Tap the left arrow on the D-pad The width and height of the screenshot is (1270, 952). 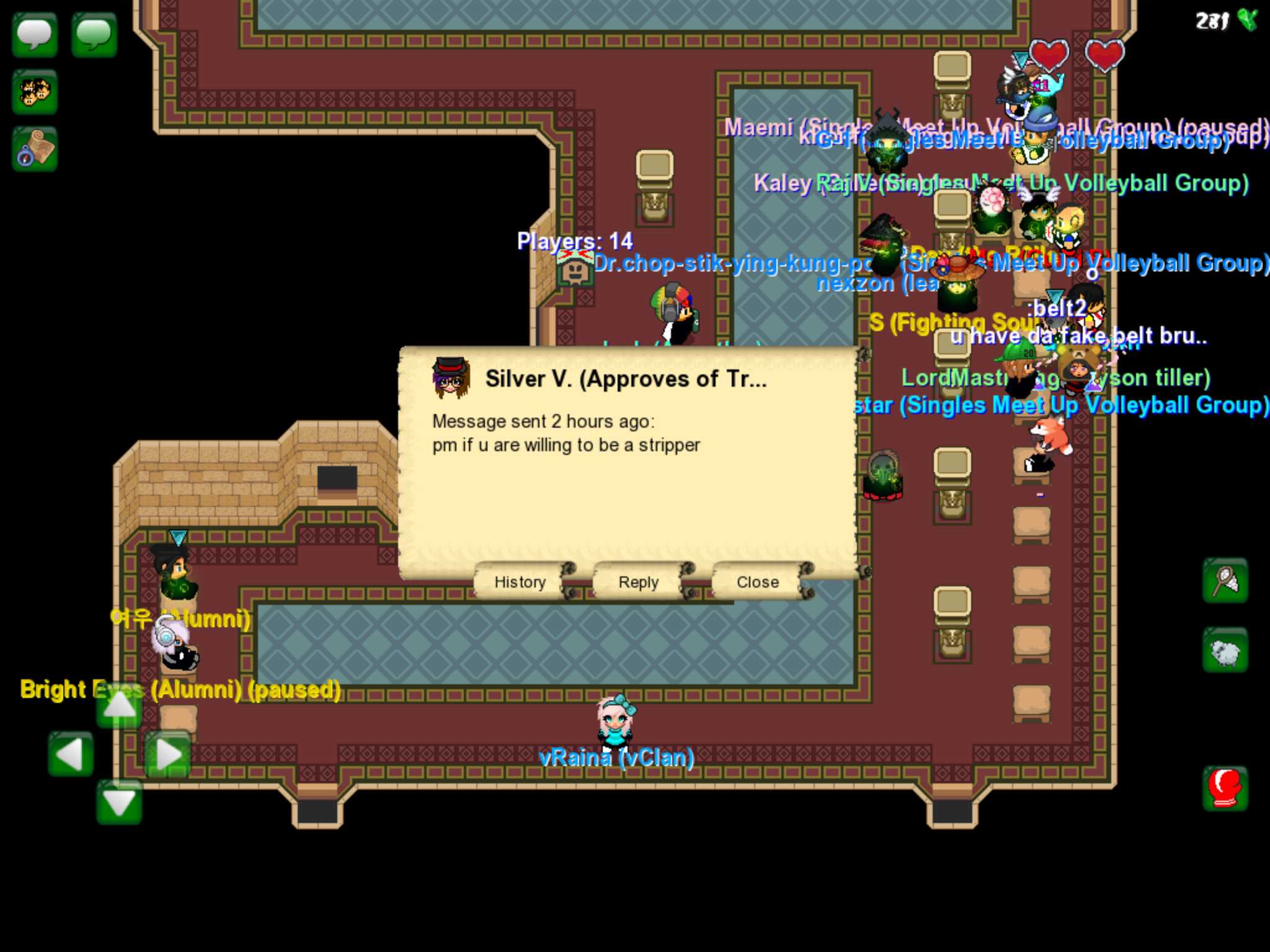tap(71, 754)
